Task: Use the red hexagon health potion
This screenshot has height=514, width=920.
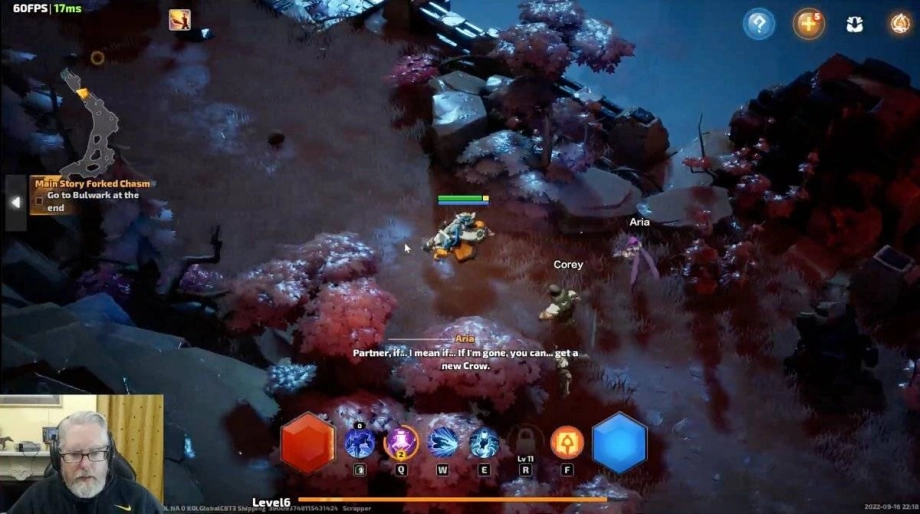Action: coord(307,443)
